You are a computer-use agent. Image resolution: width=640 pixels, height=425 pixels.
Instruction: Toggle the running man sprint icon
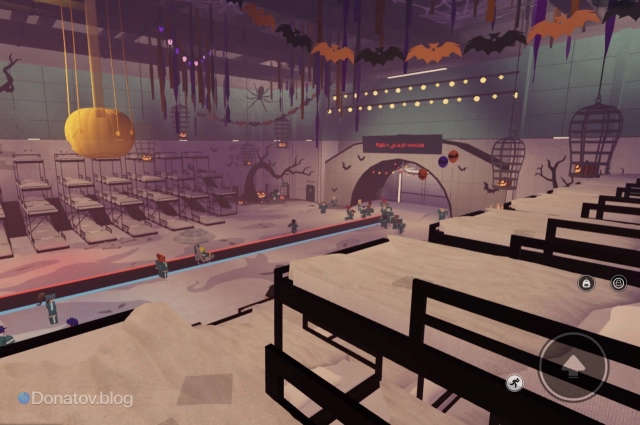pyautogui.click(x=514, y=383)
